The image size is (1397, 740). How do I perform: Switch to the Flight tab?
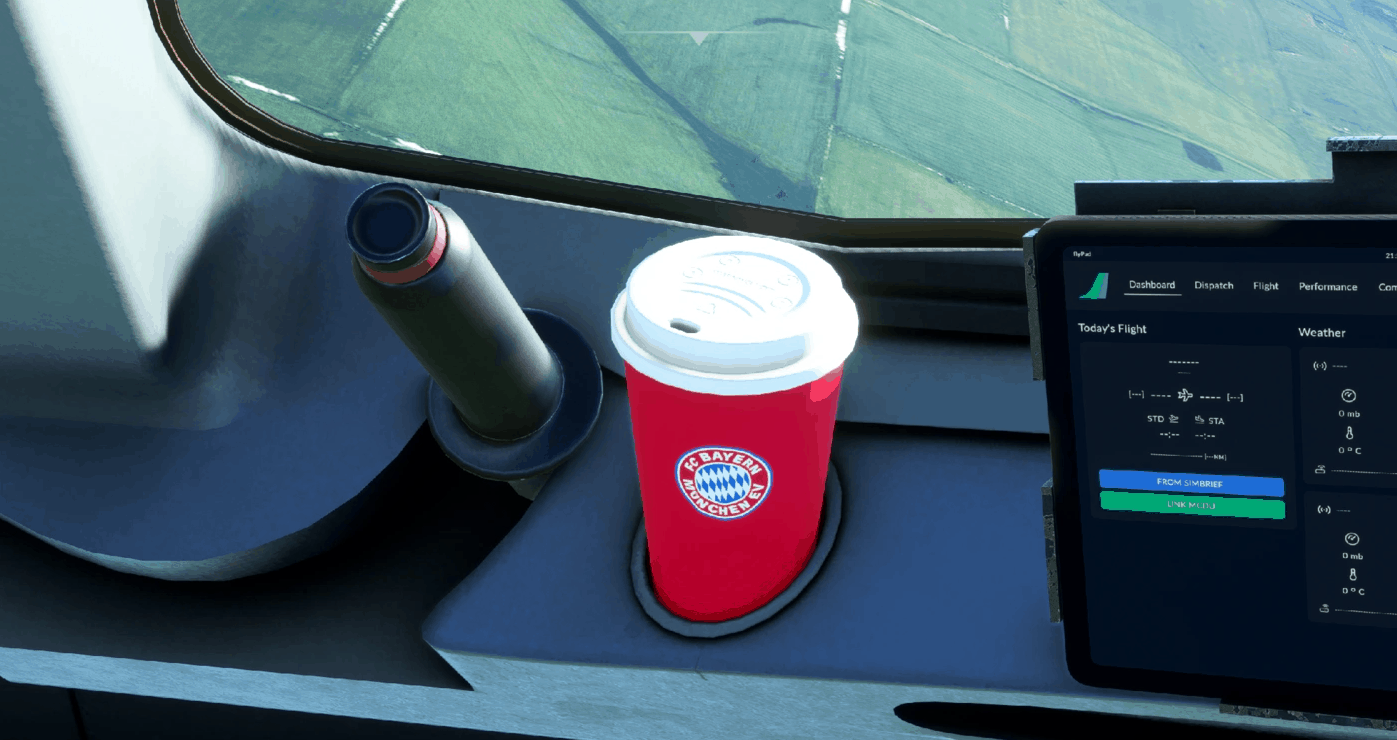pos(1265,285)
